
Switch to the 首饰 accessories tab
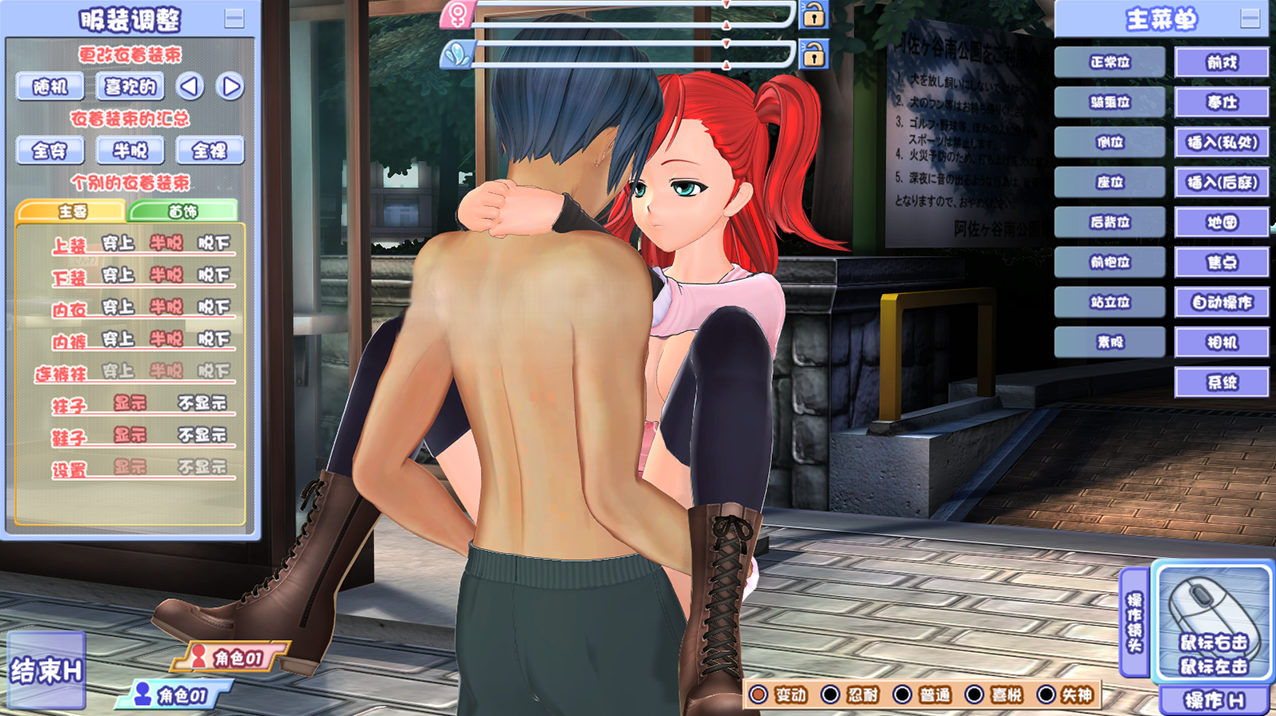[183, 211]
